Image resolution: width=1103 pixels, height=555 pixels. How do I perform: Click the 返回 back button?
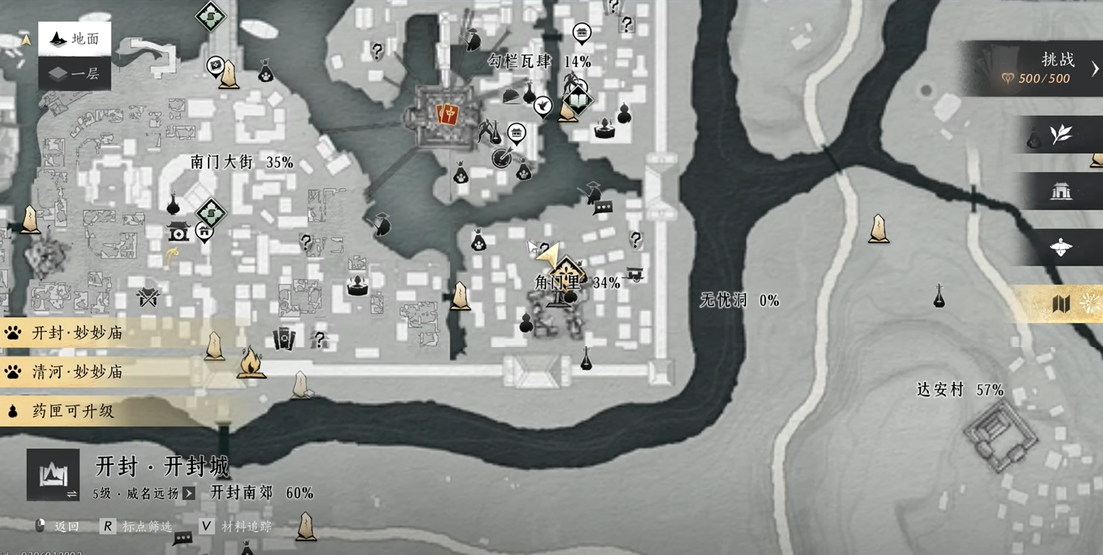(57, 526)
